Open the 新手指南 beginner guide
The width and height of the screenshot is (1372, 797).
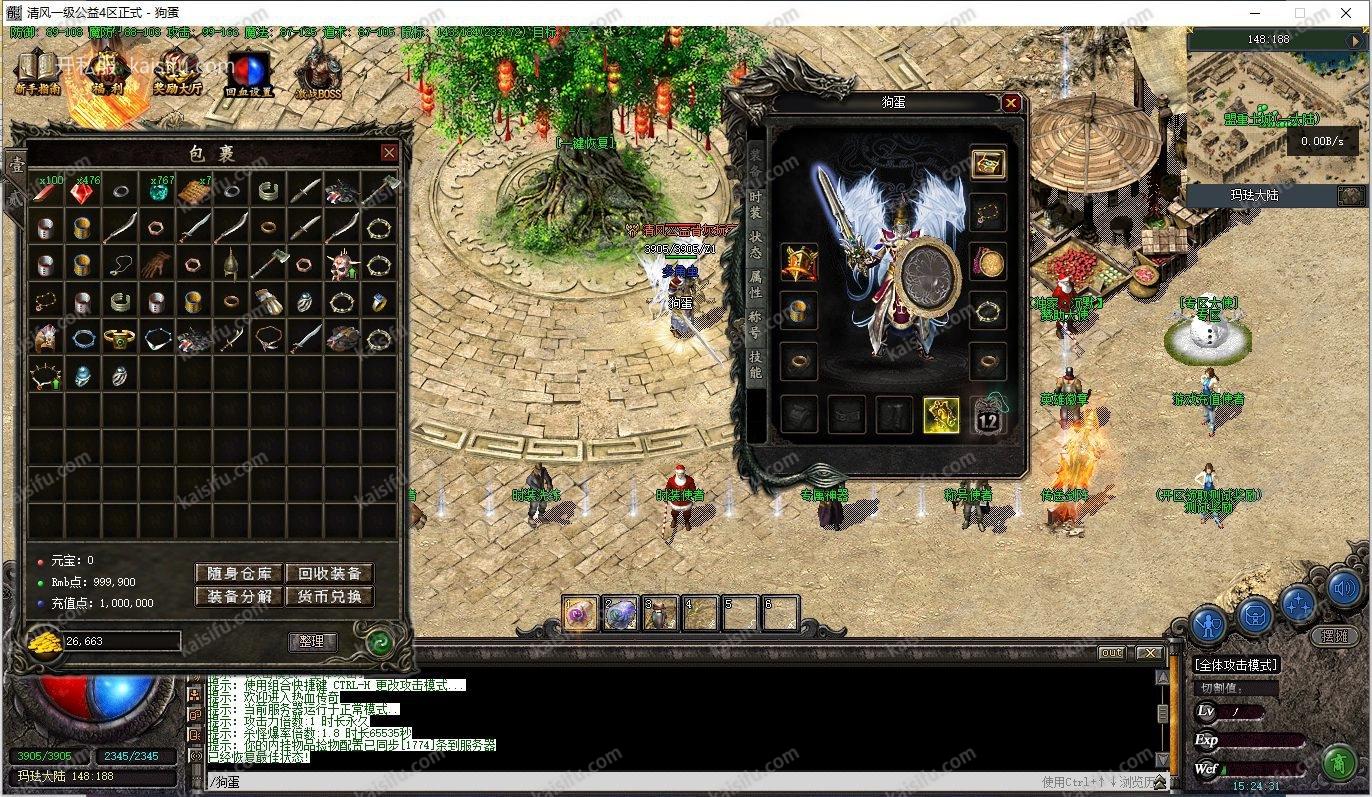(38, 70)
